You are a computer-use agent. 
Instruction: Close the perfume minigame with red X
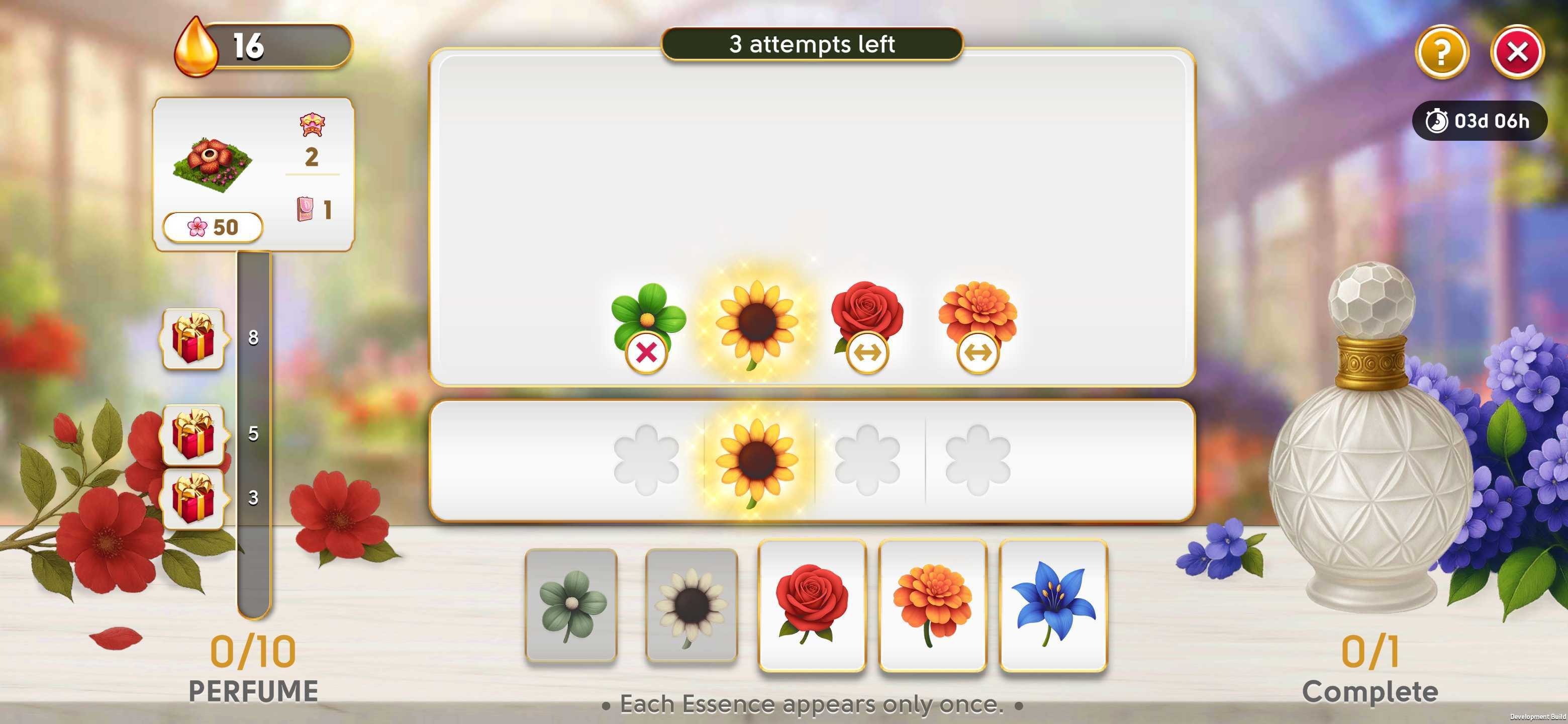pos(1516,52)
